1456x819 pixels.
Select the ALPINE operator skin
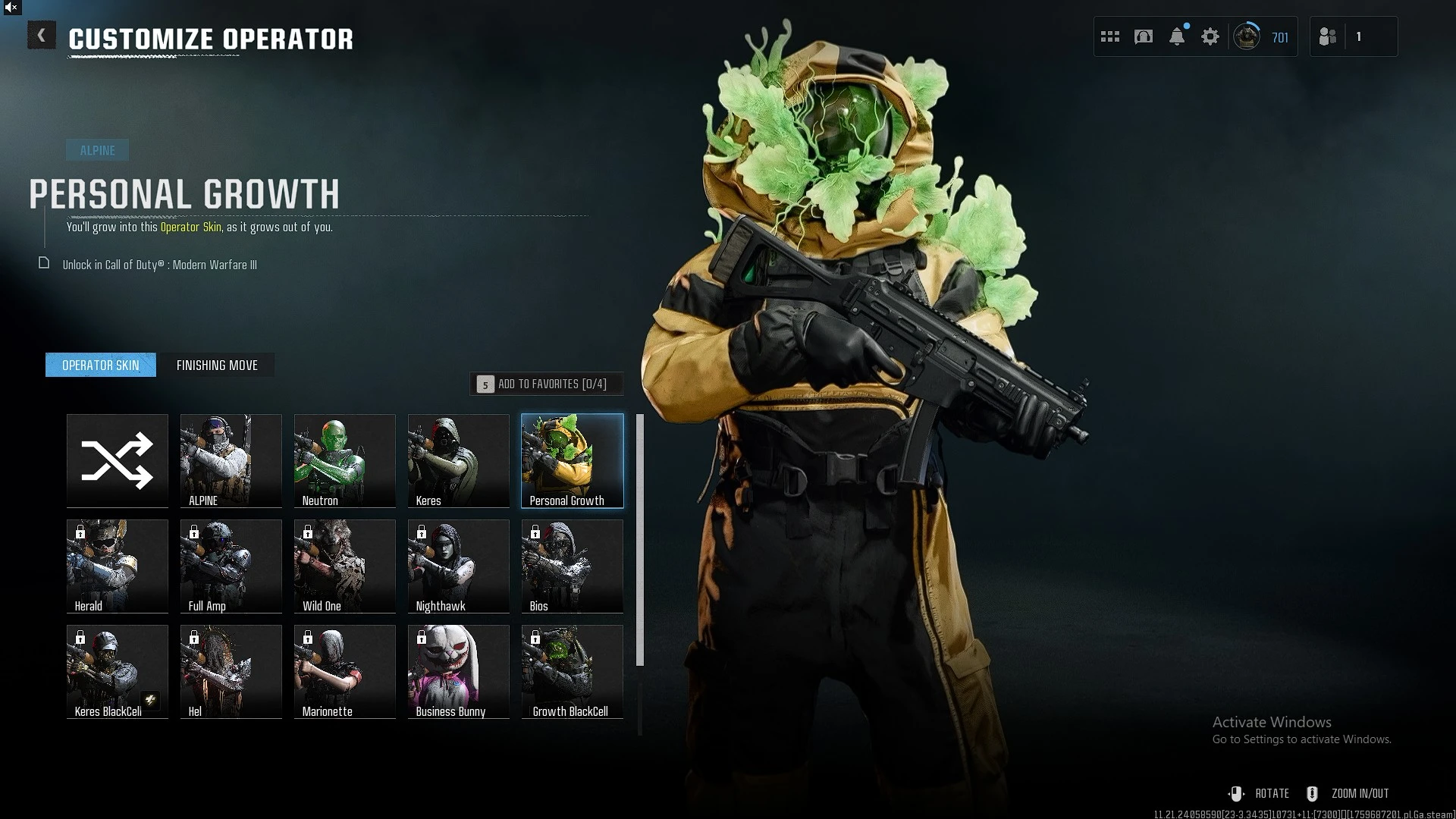point(231,460)
